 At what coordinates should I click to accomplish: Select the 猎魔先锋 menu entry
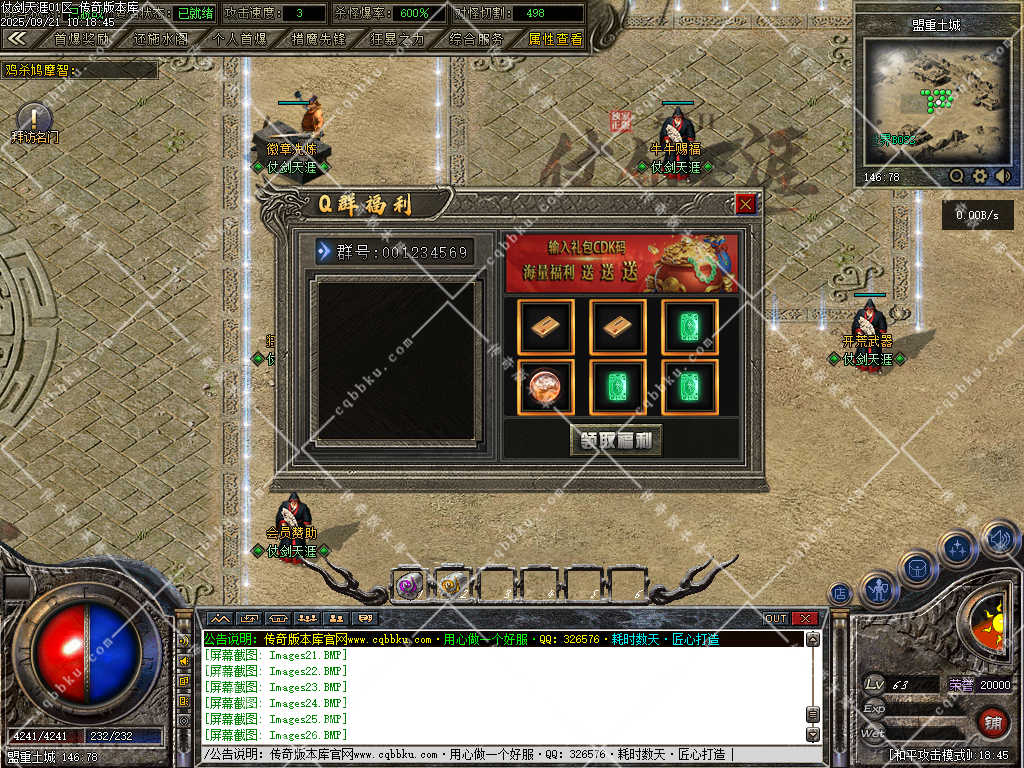coord(318,39)
